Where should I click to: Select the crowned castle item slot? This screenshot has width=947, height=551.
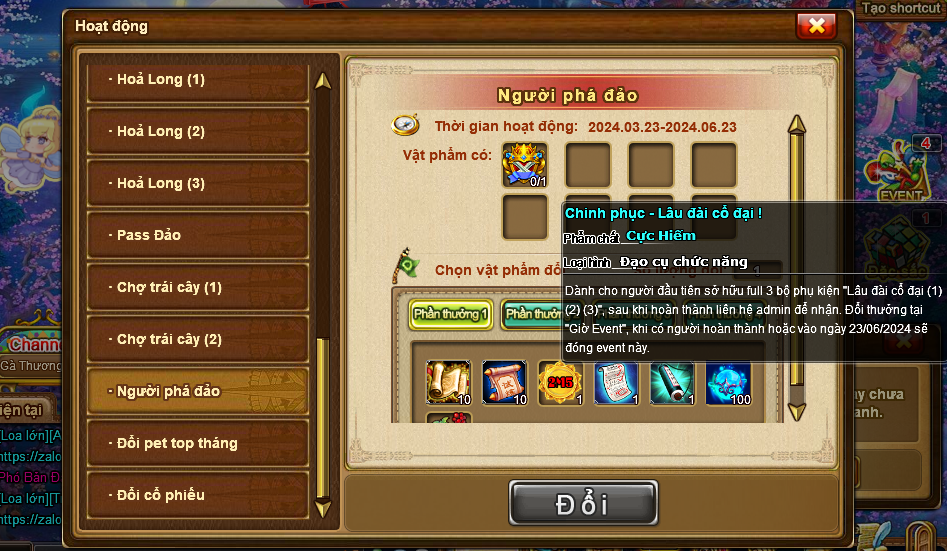[x=525, y=165]
